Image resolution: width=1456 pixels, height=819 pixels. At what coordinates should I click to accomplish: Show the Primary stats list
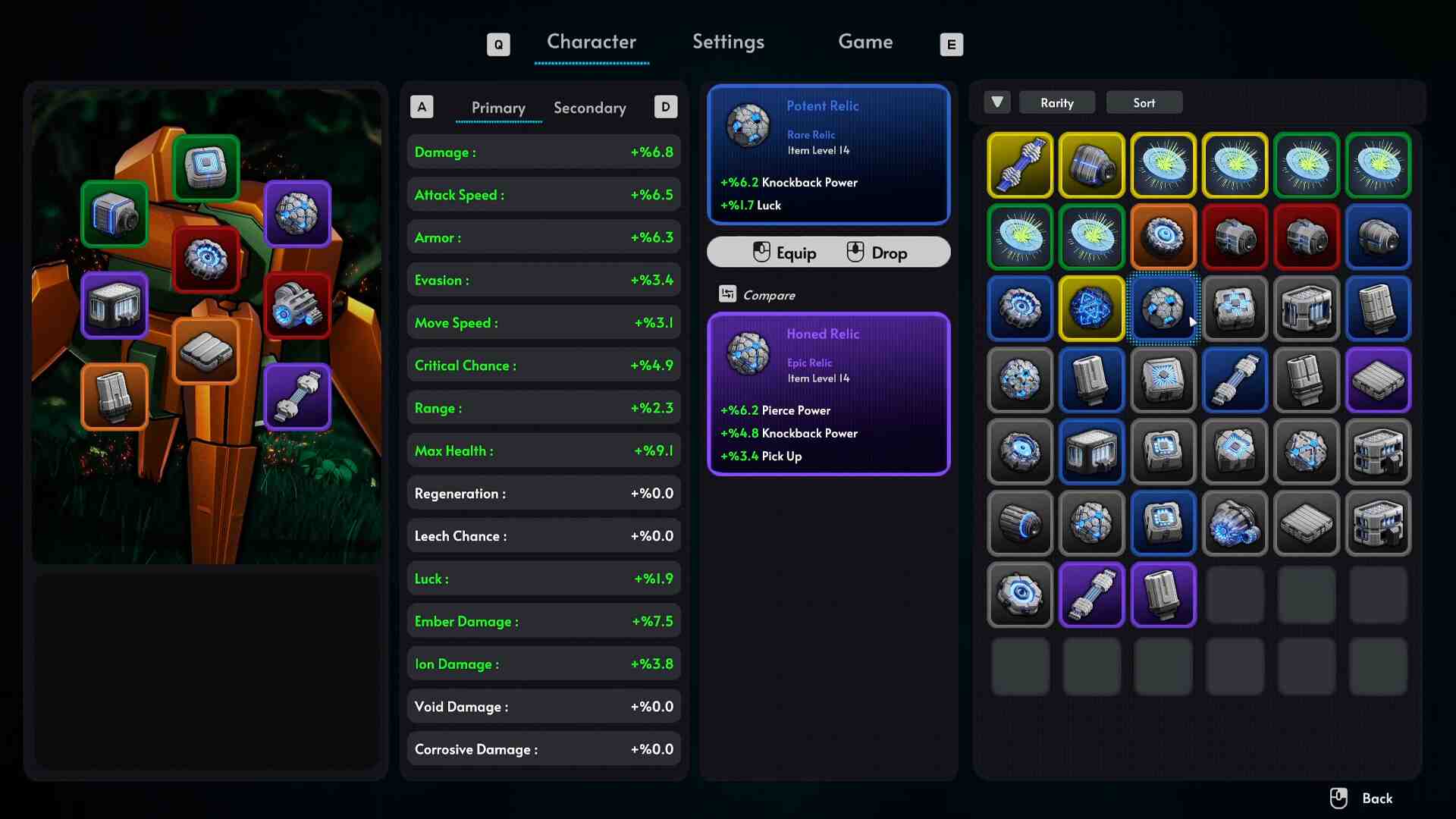(498, 108)
